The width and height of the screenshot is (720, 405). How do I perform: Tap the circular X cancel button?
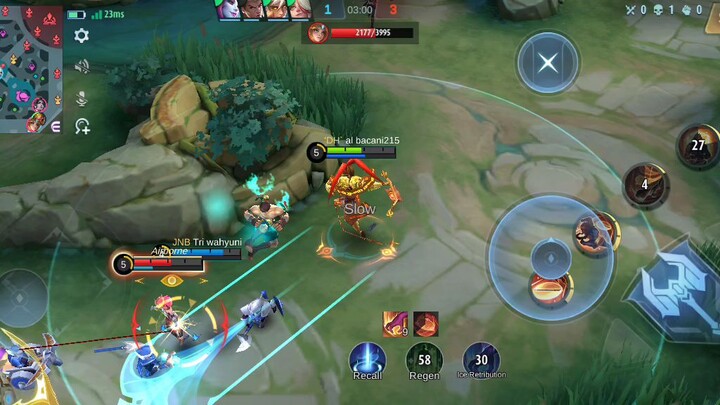pos(548,63)
